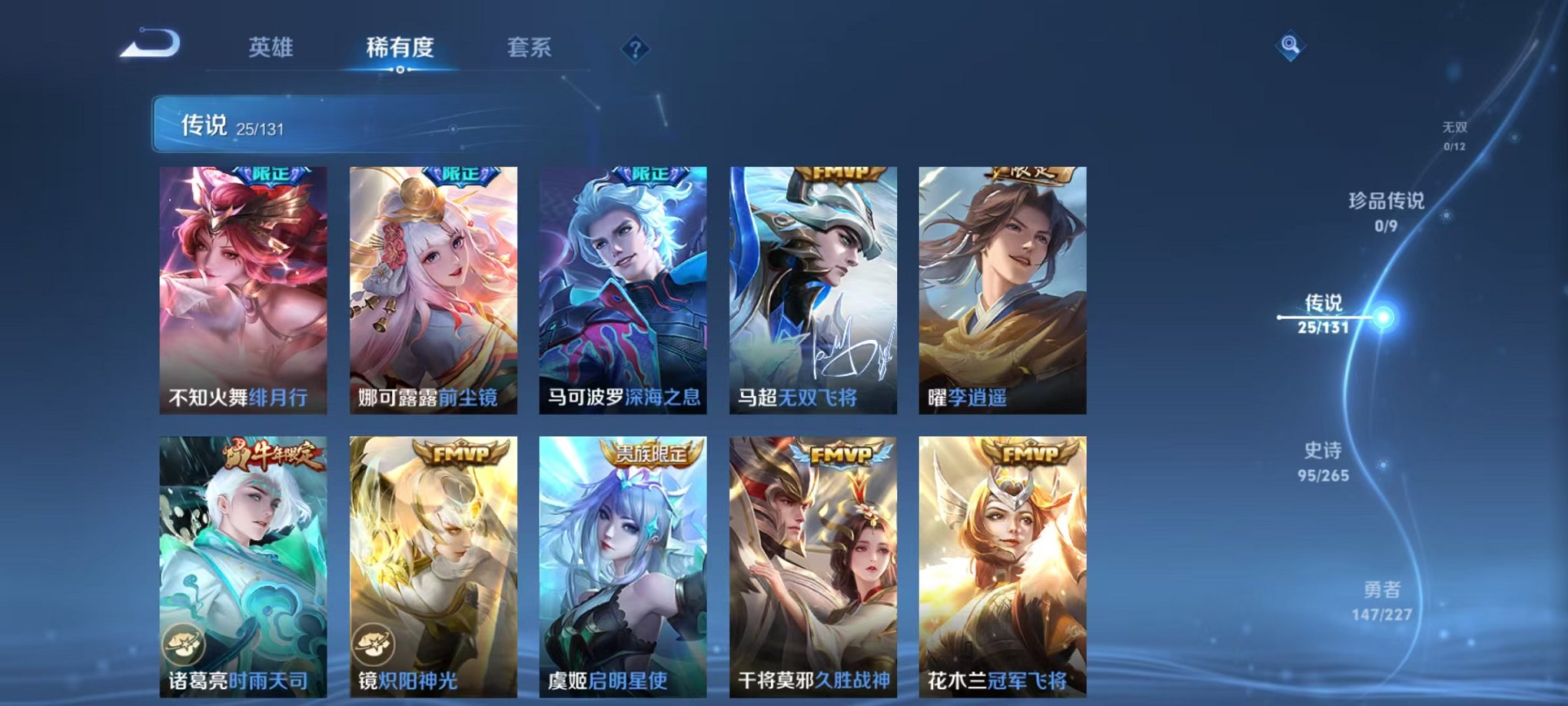Open the help question mark icon
Screen dimensions: 1568x706
tap(635, 49)
